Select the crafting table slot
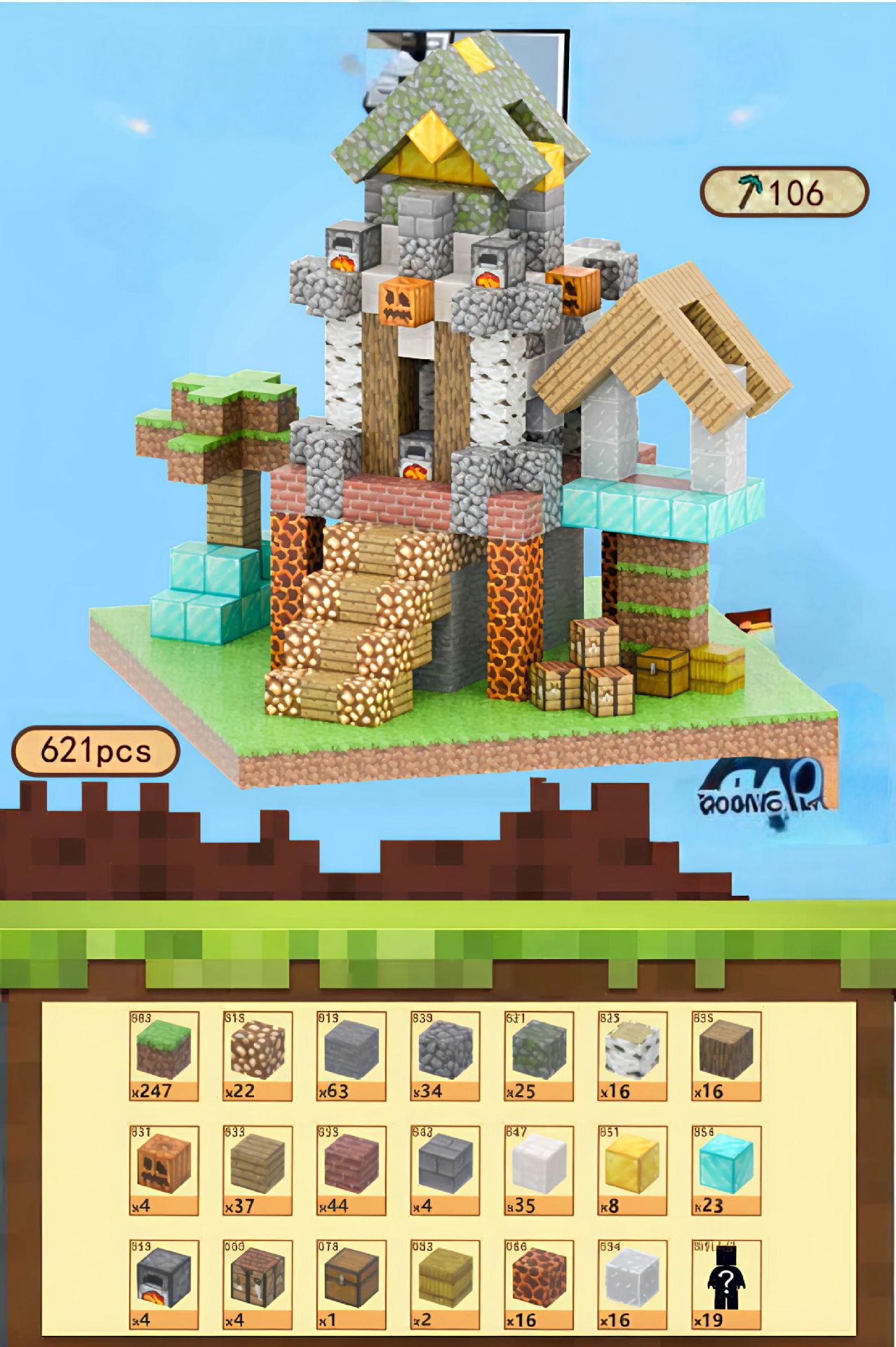The image size is (896, 1347). tap(258, 1283)
